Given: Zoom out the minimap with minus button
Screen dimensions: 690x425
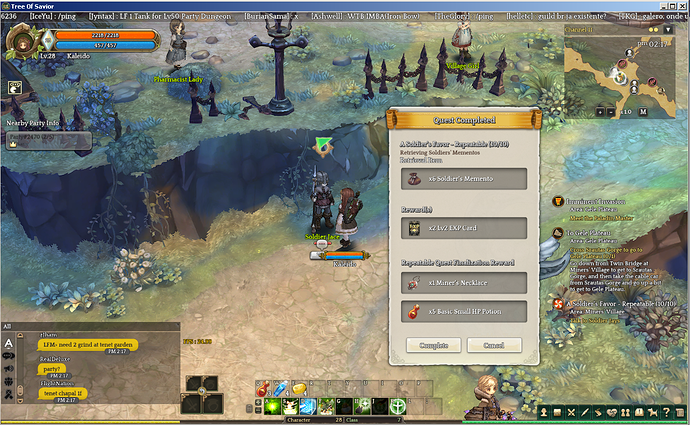Looking at the screenshot, I should tap(611, 112).
